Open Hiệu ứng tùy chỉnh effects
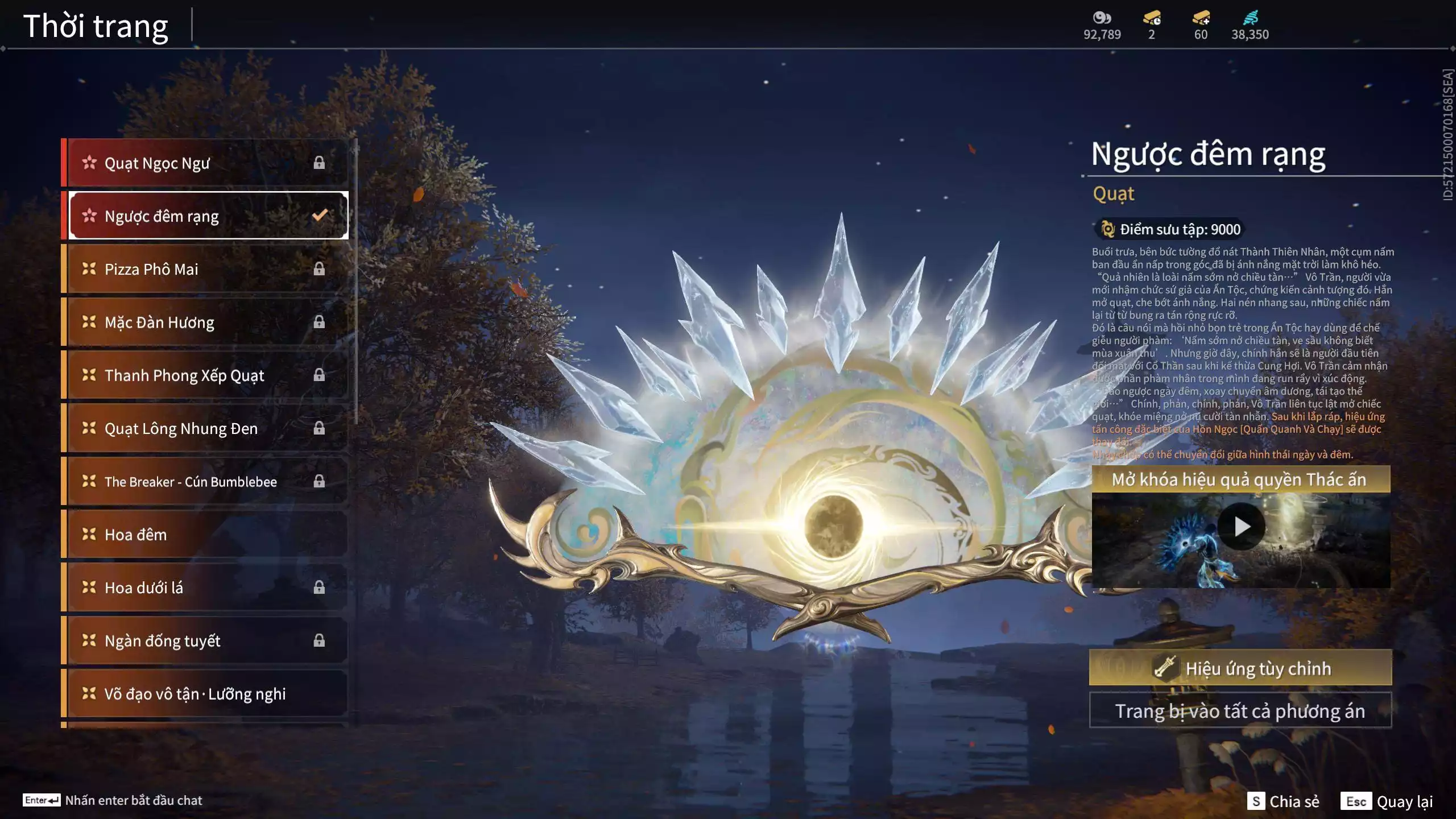This screenshot has height=819, width=1456. coord(1240,668)
